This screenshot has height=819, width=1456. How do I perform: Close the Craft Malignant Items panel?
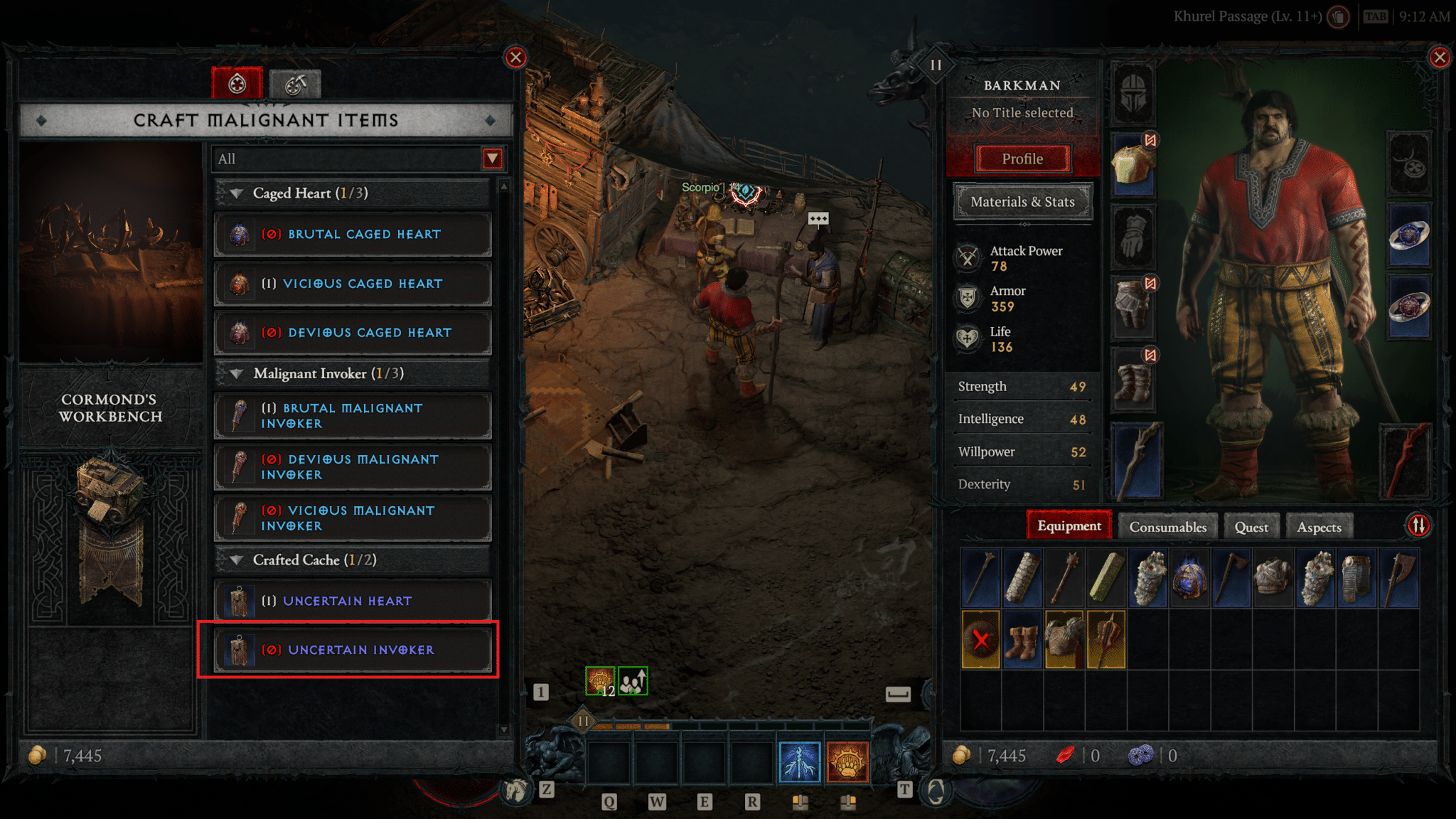pos(515,58)
